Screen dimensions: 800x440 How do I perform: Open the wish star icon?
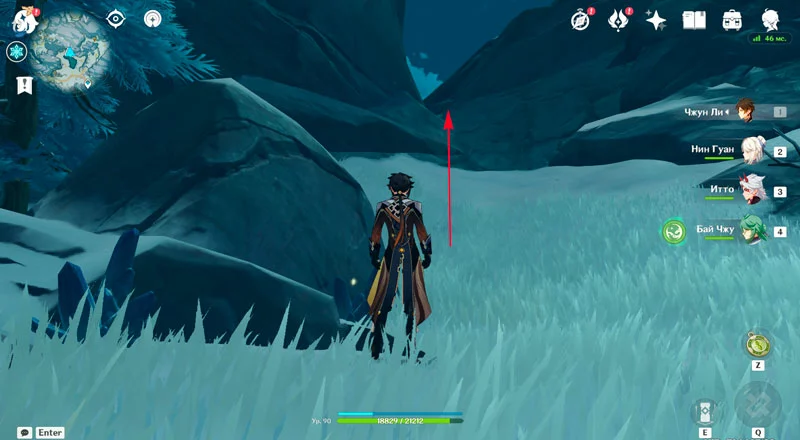(x=656, y=19)
